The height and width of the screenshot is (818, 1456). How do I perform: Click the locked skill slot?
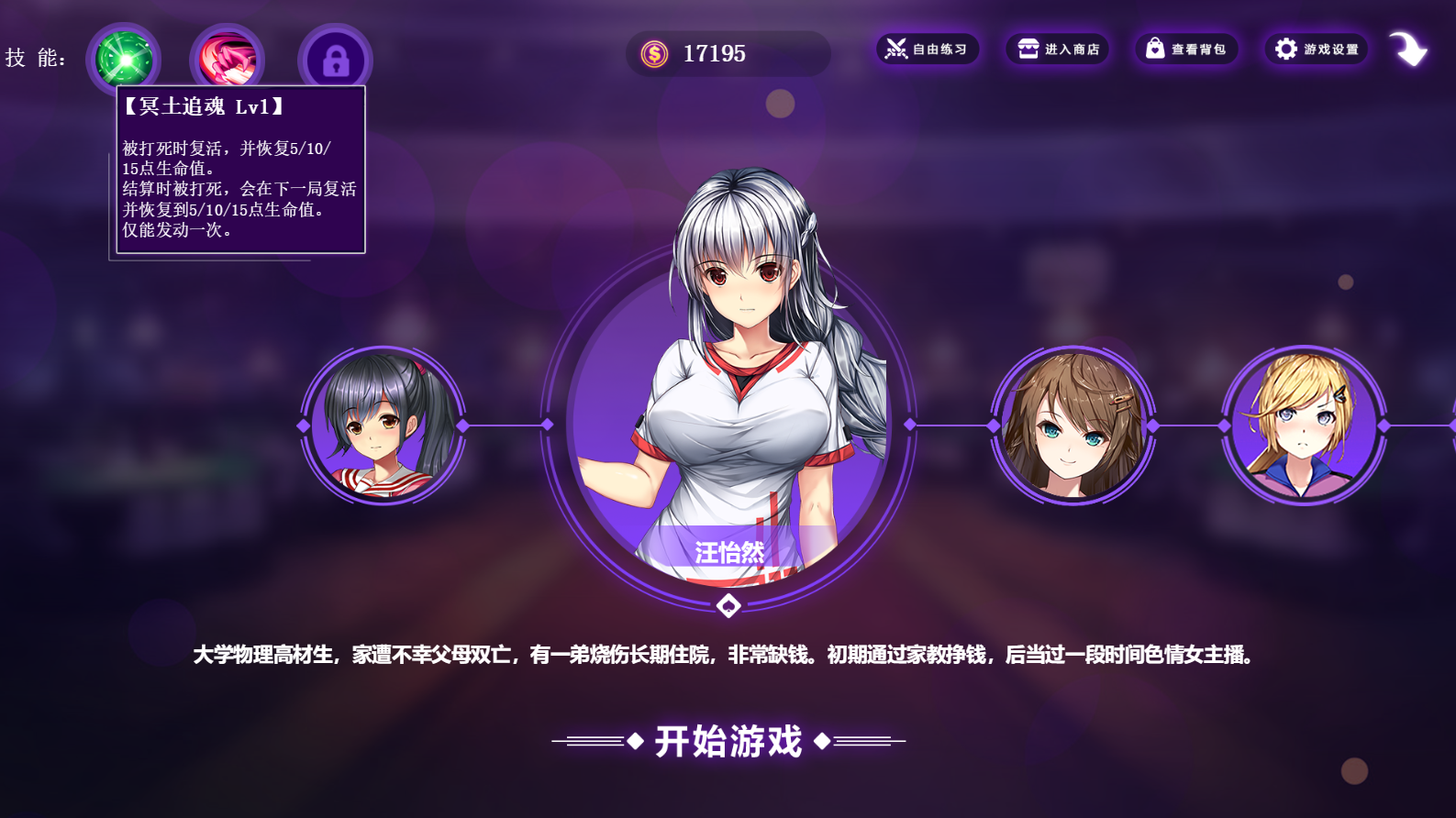[x=335, y=61]
